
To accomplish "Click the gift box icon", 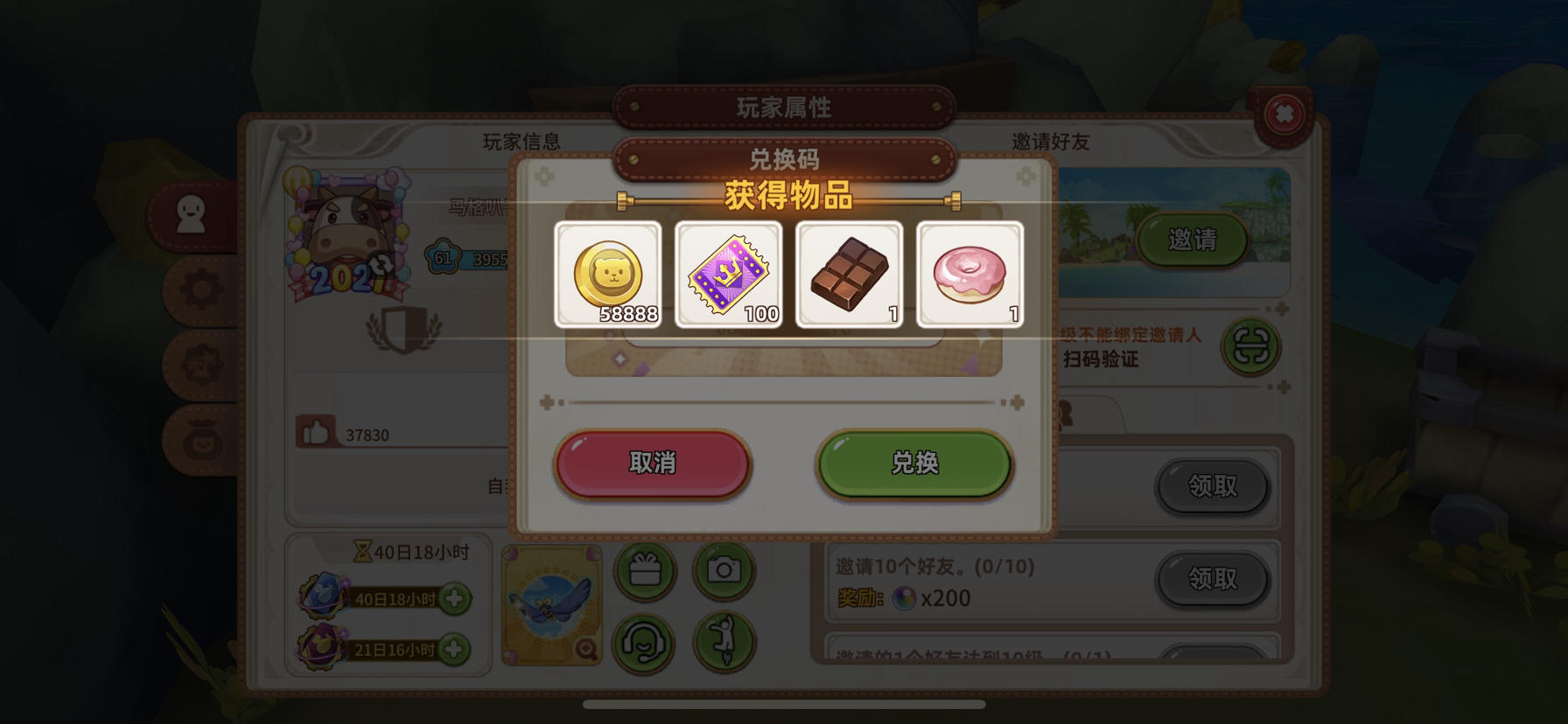I will 647,569.
